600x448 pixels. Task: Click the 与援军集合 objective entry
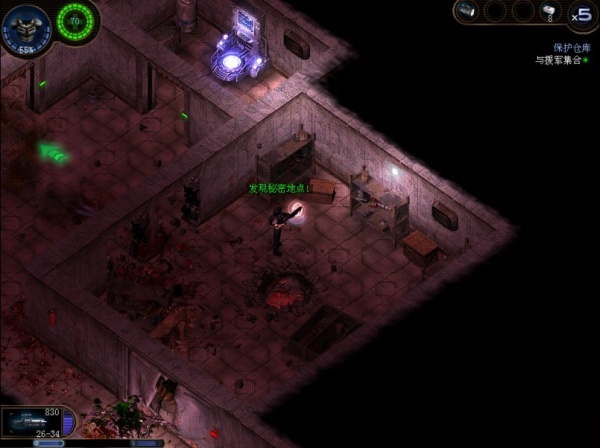pos(563,60)
